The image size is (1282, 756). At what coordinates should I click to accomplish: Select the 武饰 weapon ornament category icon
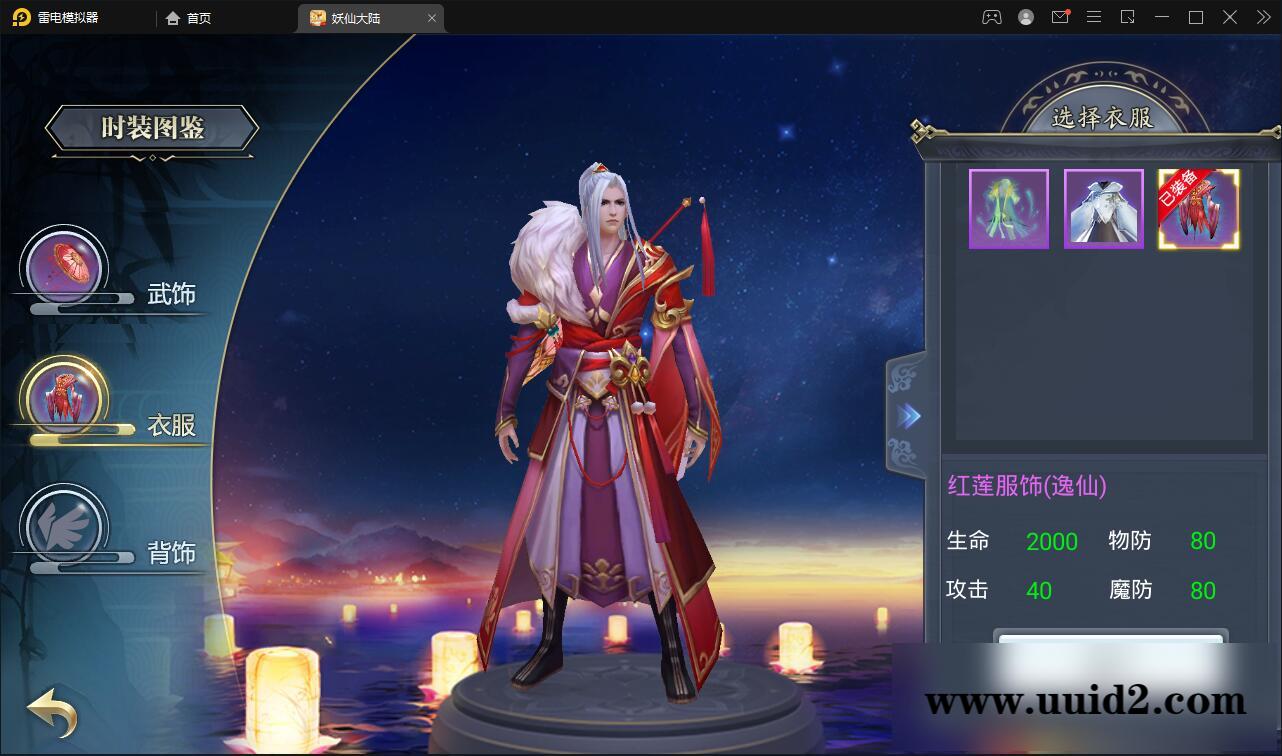point(65,268)
